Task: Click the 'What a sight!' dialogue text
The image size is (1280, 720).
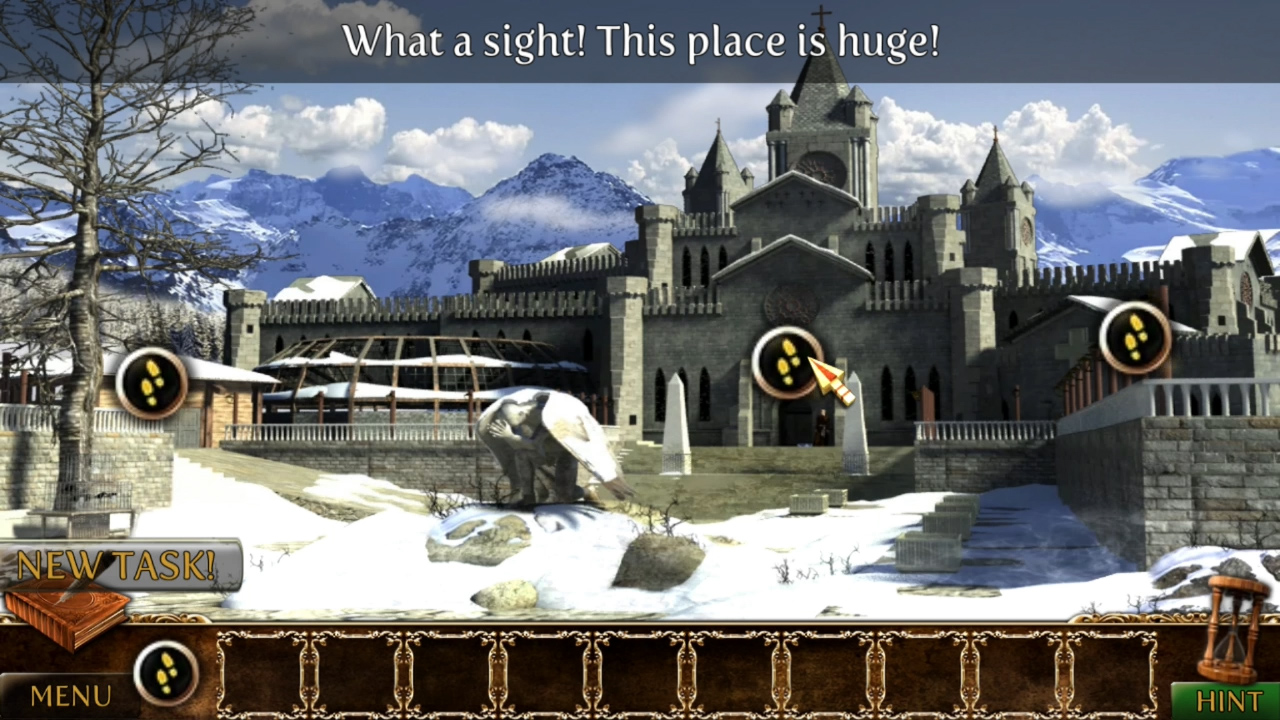Action: coord(640,42)
